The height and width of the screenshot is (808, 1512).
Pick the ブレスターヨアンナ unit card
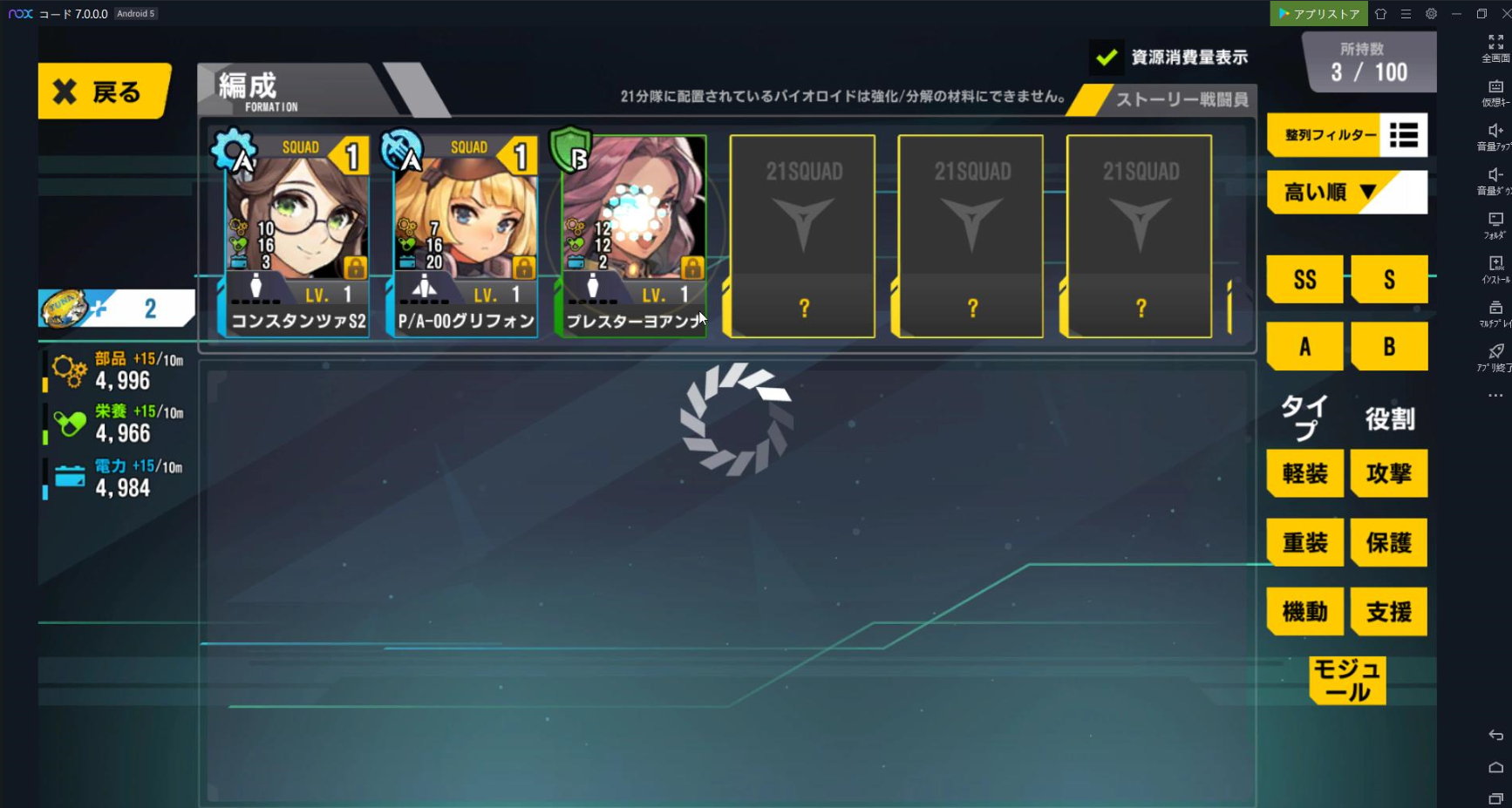pos(633,235)
